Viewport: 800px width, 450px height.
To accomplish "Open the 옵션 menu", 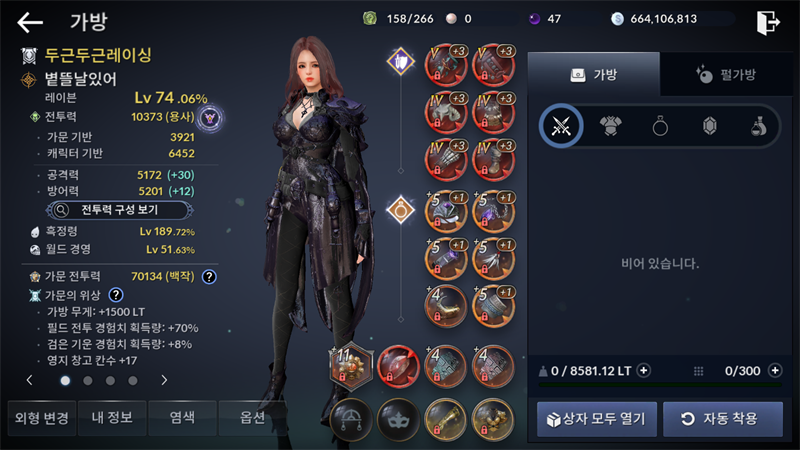I will (x=253, y=418).
